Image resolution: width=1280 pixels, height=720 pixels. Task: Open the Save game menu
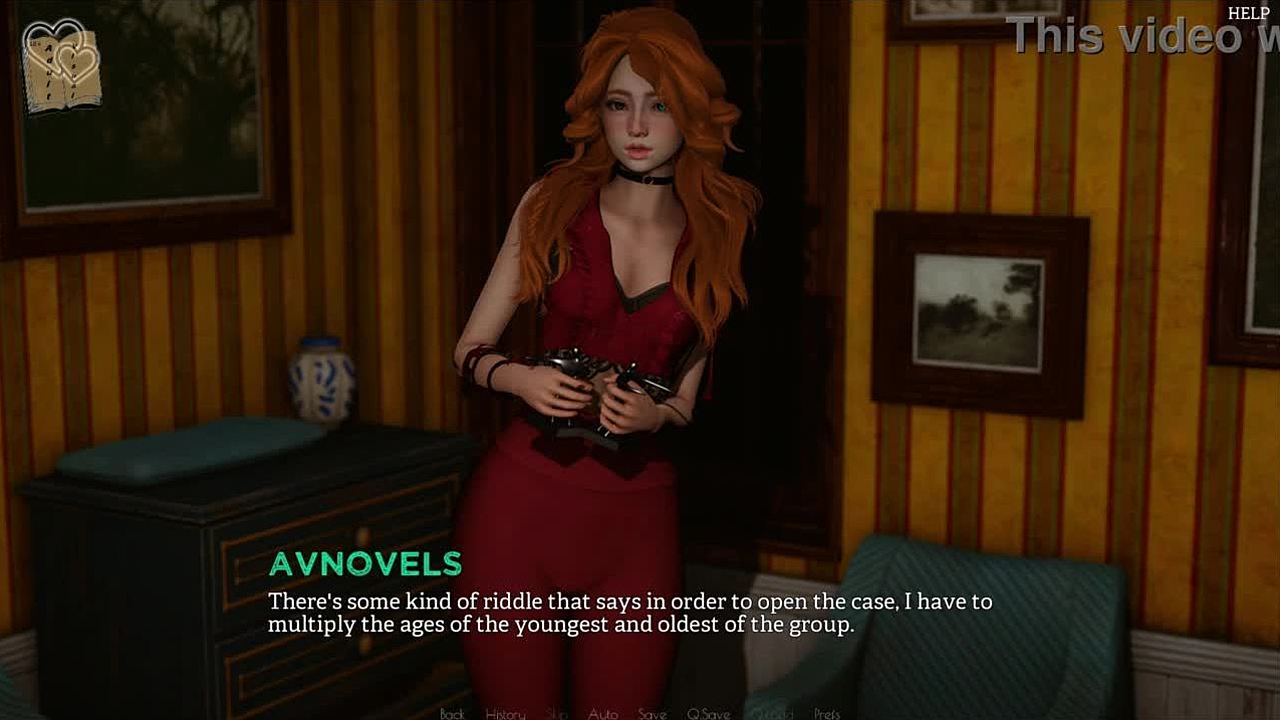[x=652, y=713]
